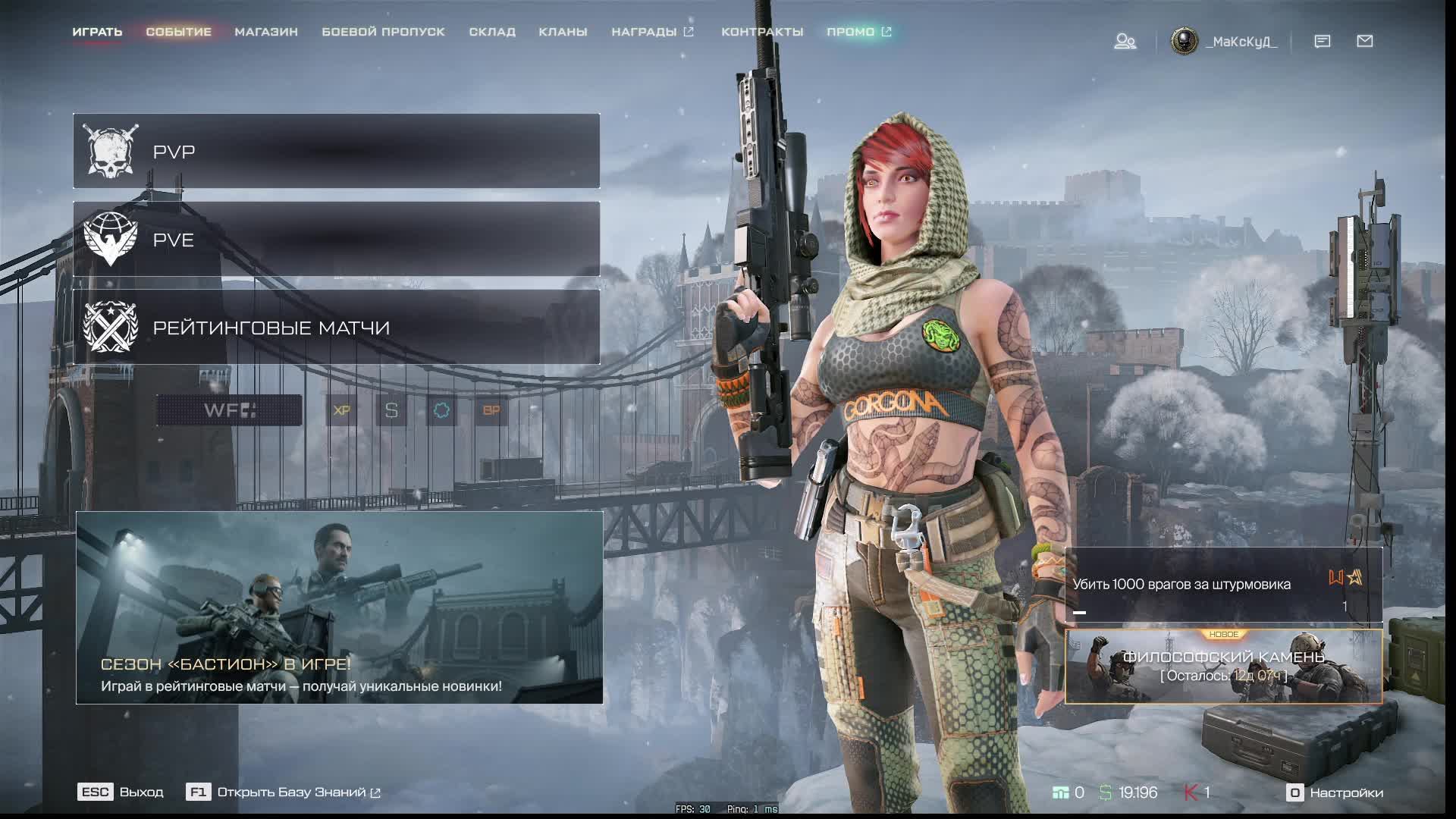The width and height of the screenshot is (1456, 819).
Task: Open Настройки settings
Action: pyautogui.click(x=1335, y=792)
